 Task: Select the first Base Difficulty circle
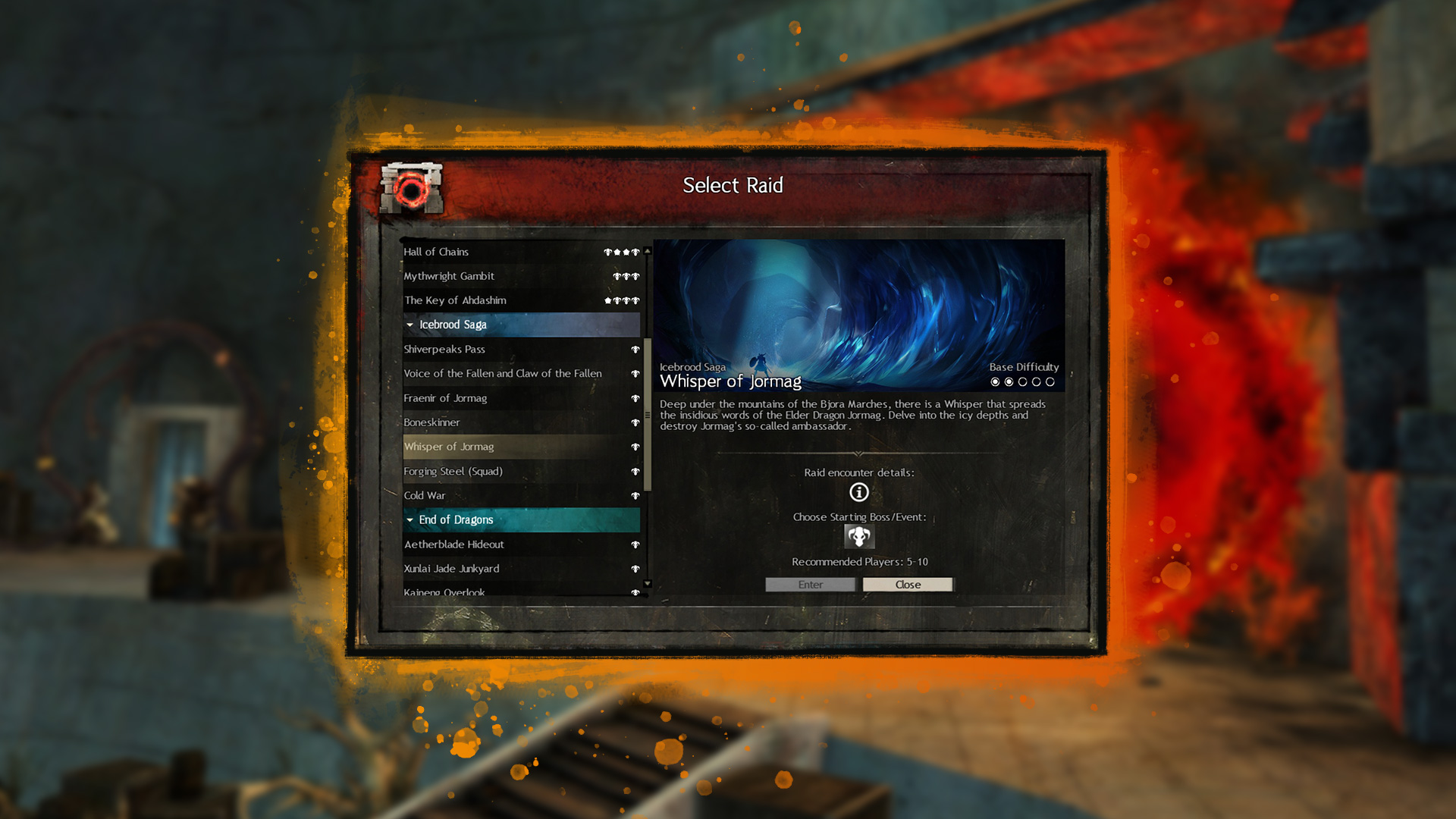(996, 382)
